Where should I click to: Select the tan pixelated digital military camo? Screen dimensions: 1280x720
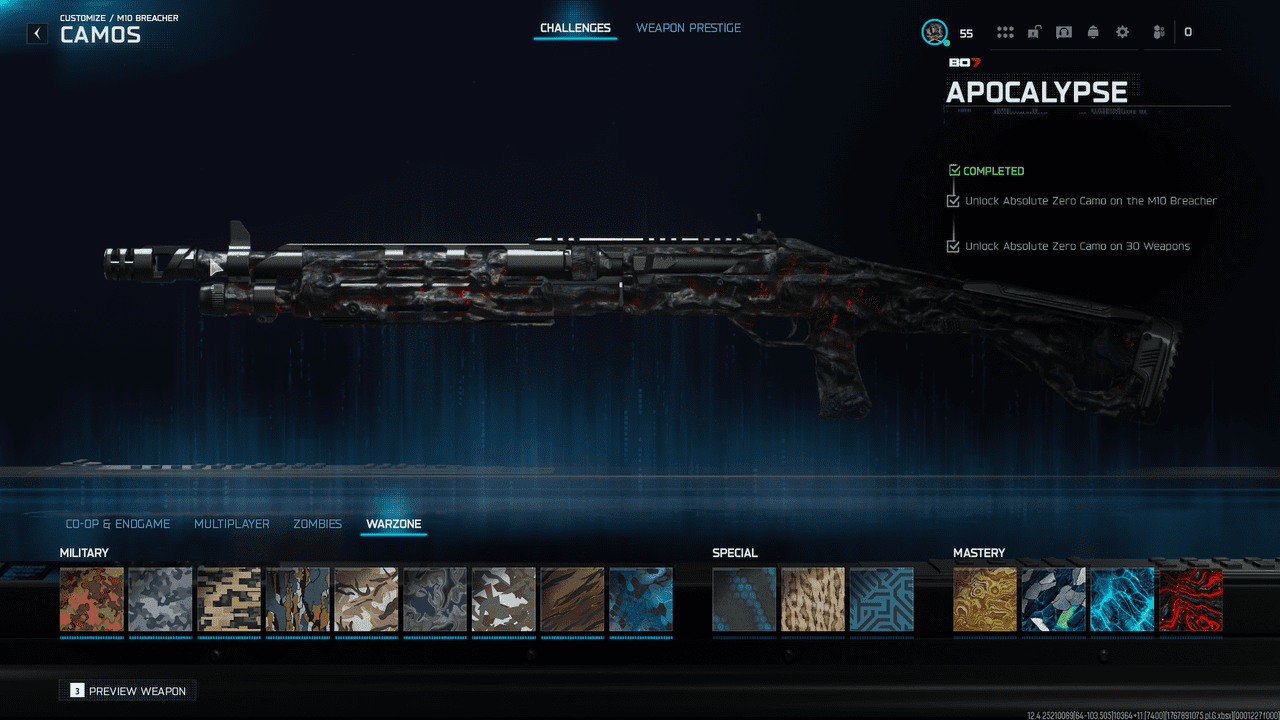tap(229, 600)
